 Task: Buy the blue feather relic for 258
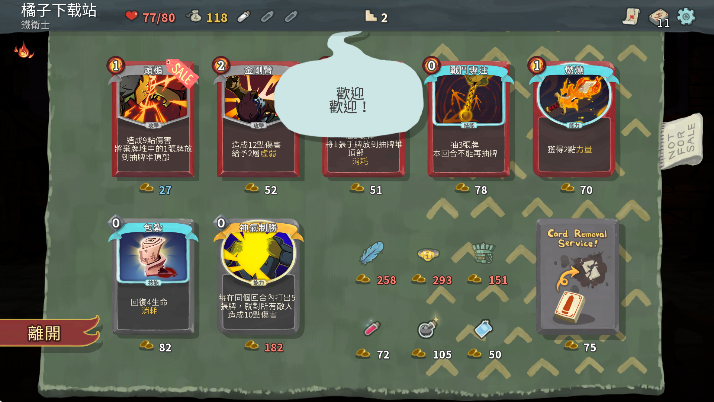pos(372,254)
